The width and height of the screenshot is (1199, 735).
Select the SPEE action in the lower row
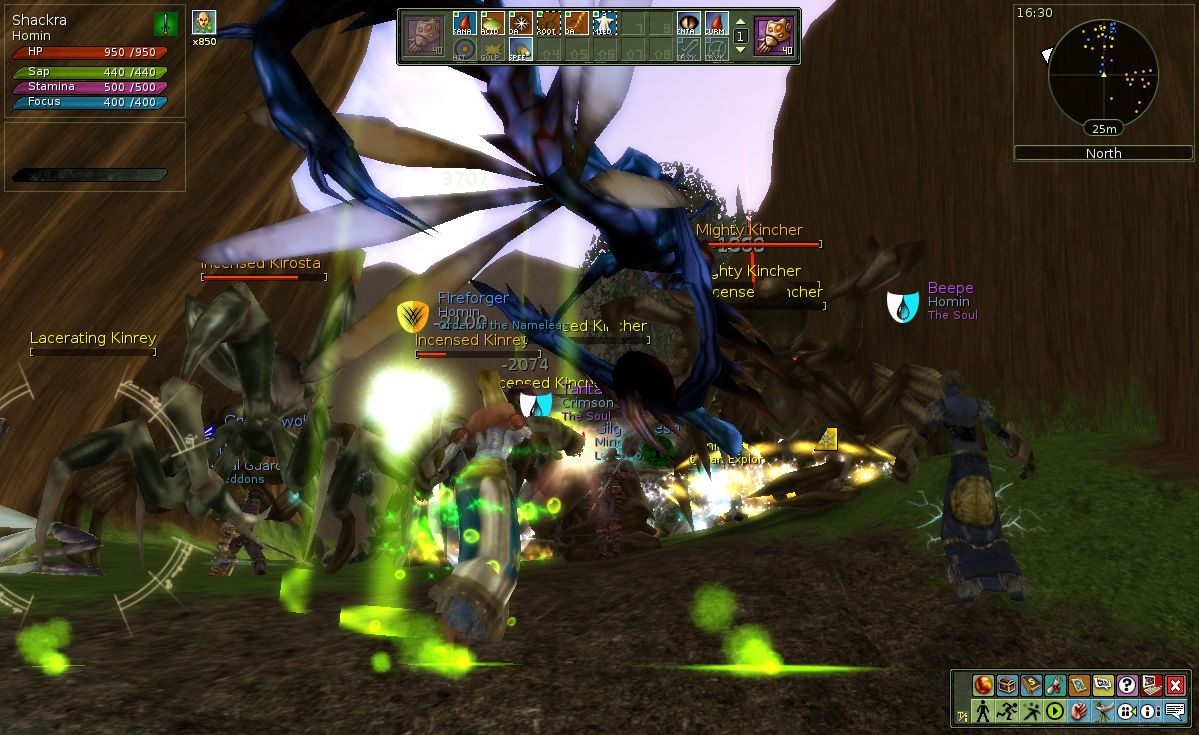click(x=520, y=49)
